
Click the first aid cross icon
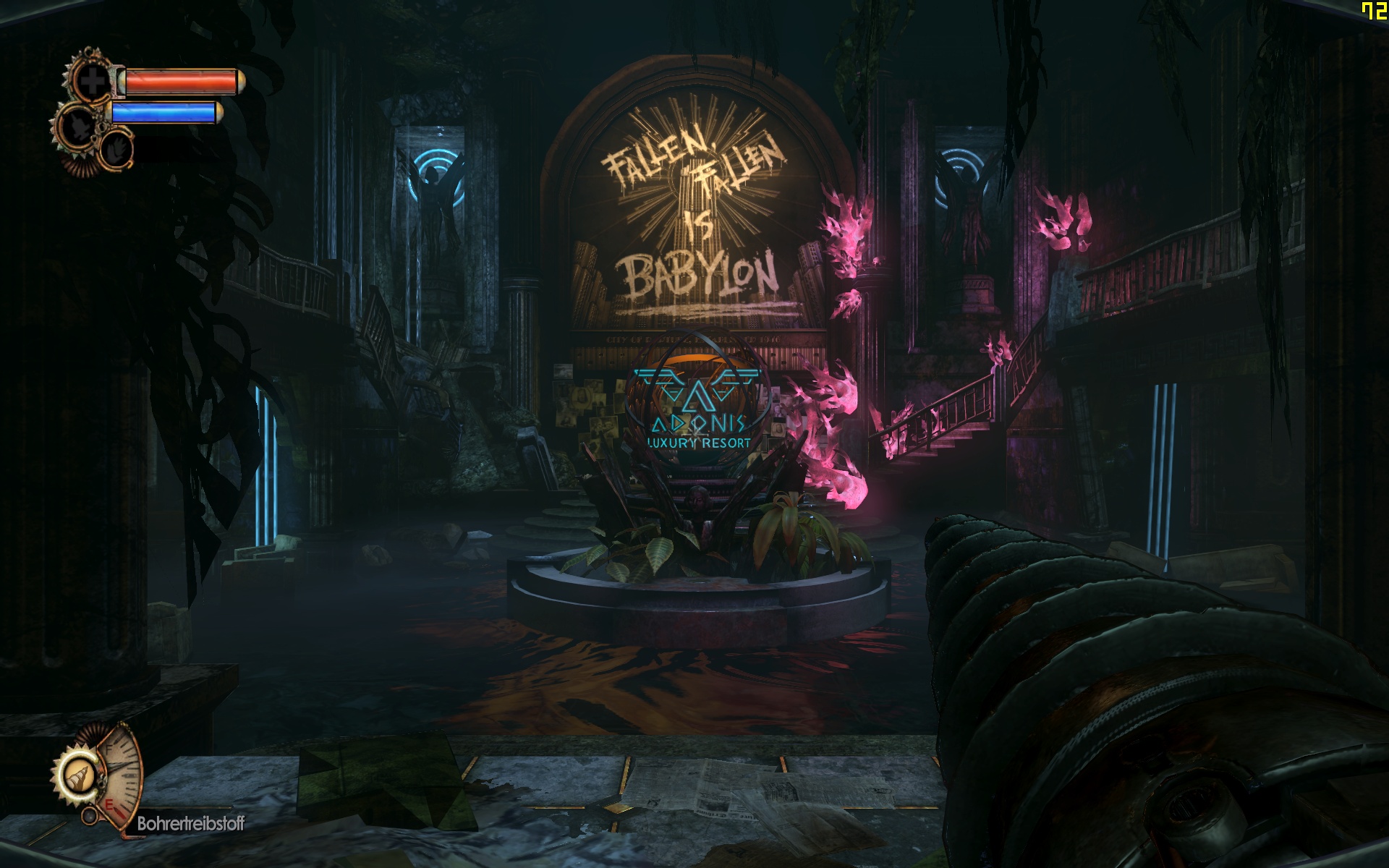pos(92,81)
